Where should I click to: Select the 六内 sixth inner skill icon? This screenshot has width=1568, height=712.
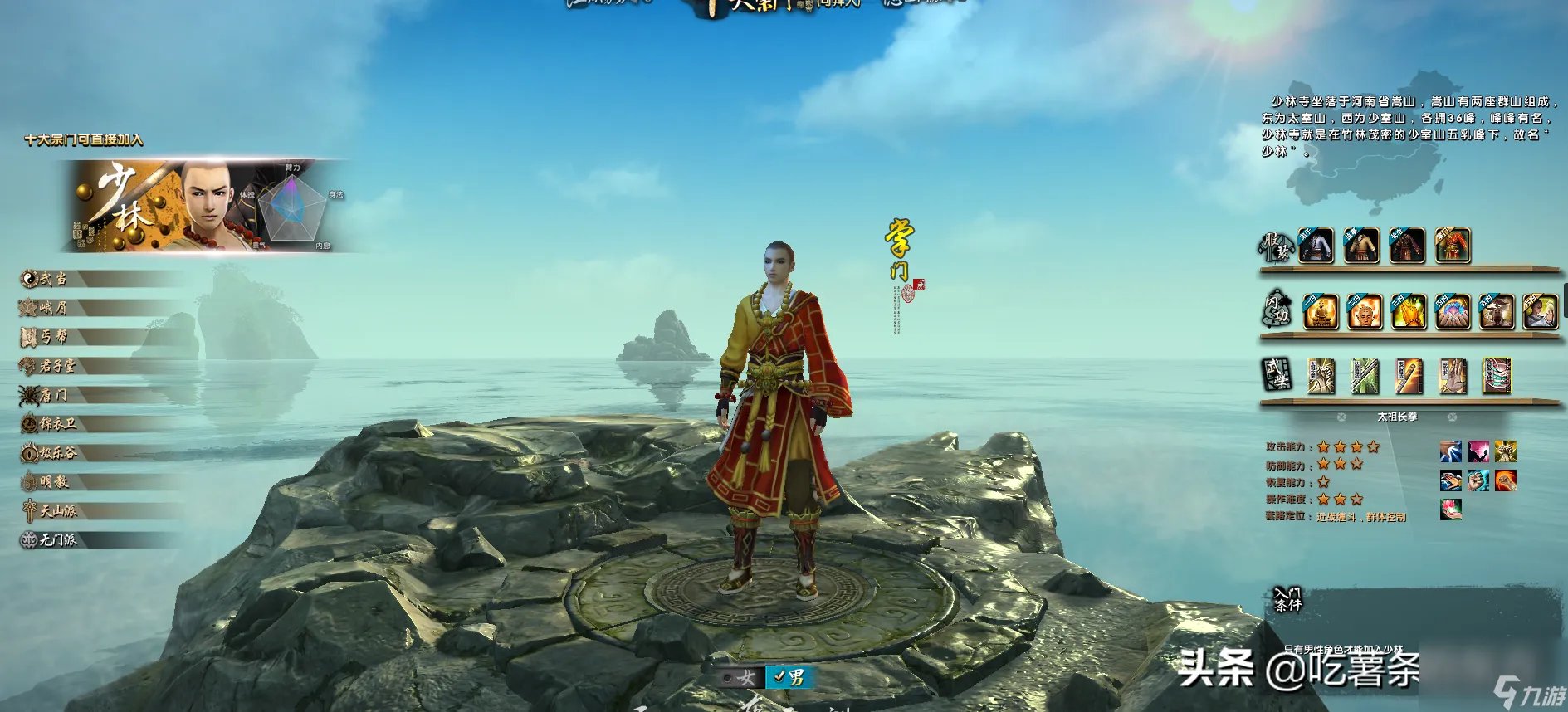pos(1540,312)
